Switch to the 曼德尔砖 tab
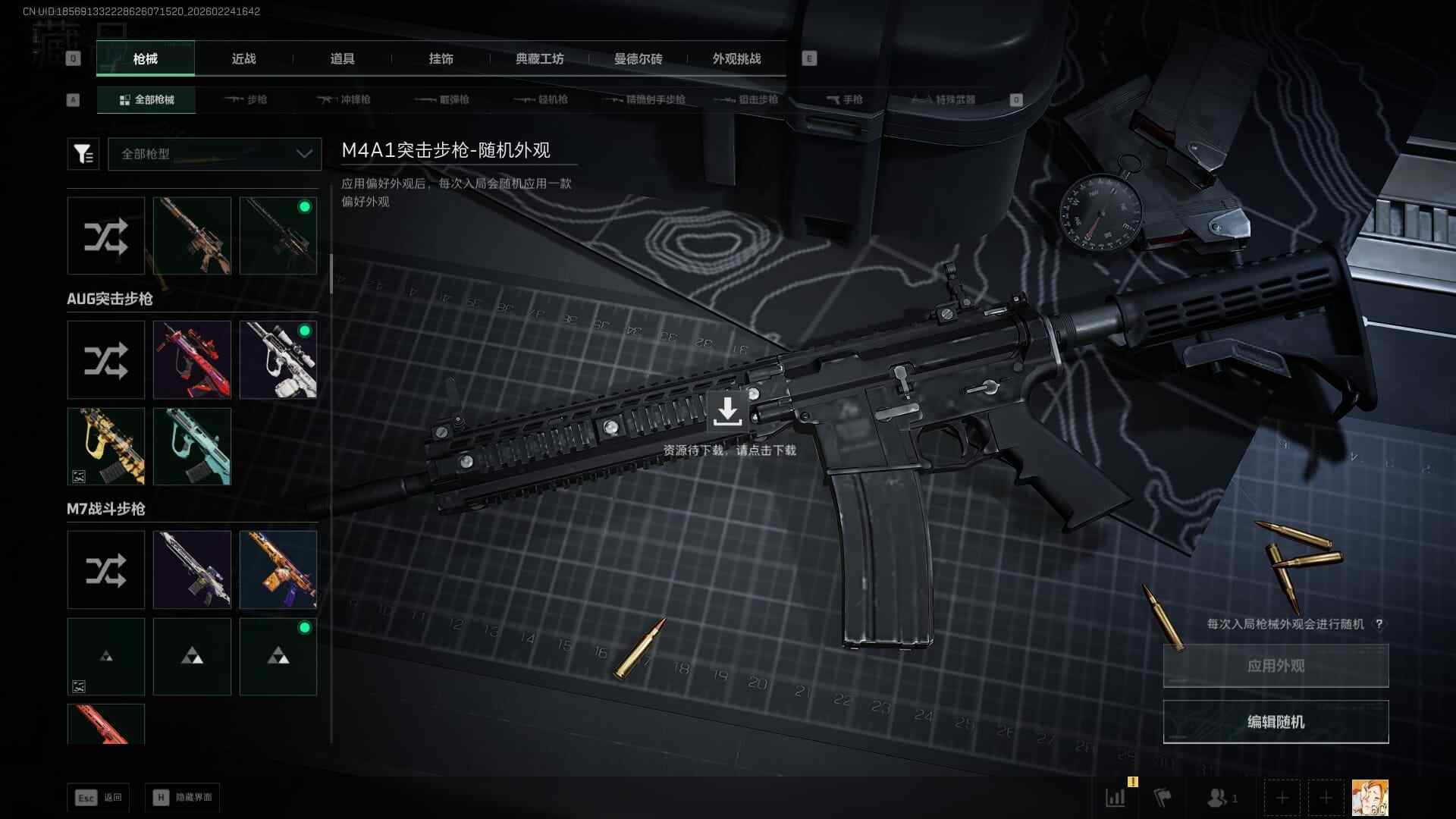Screen dimensions: 1456x819 coord(638,58)
